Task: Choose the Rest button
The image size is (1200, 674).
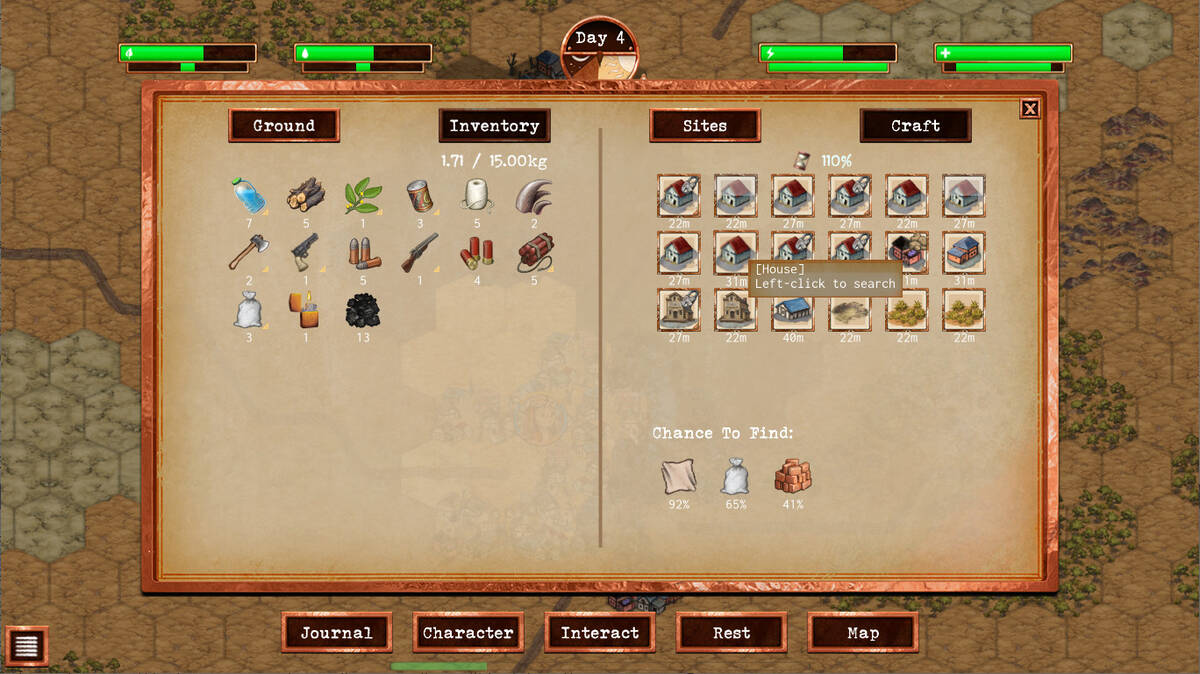Action: (x=732, y=633)
